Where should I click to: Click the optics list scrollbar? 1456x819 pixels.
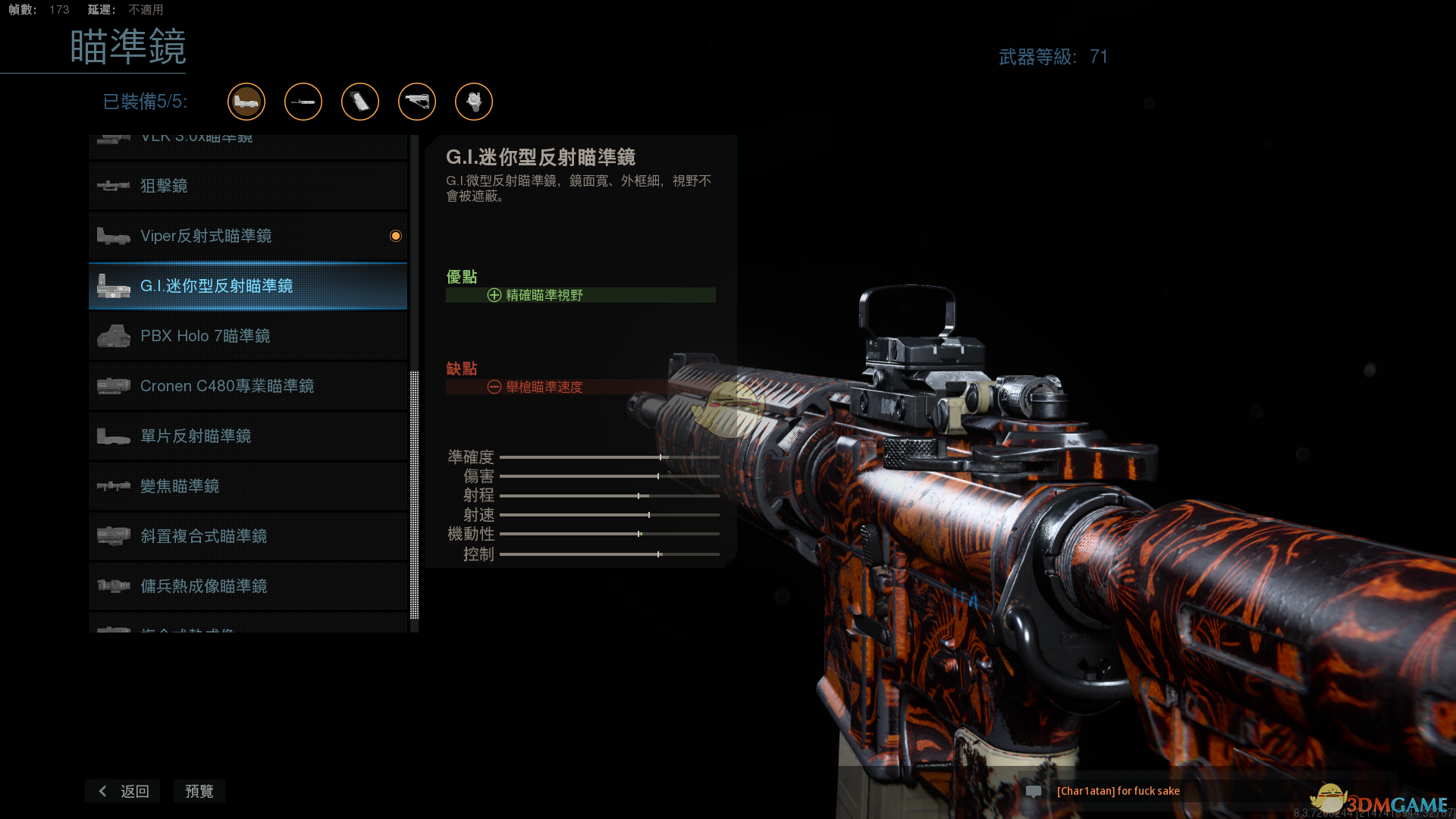(x=414, y=493)
